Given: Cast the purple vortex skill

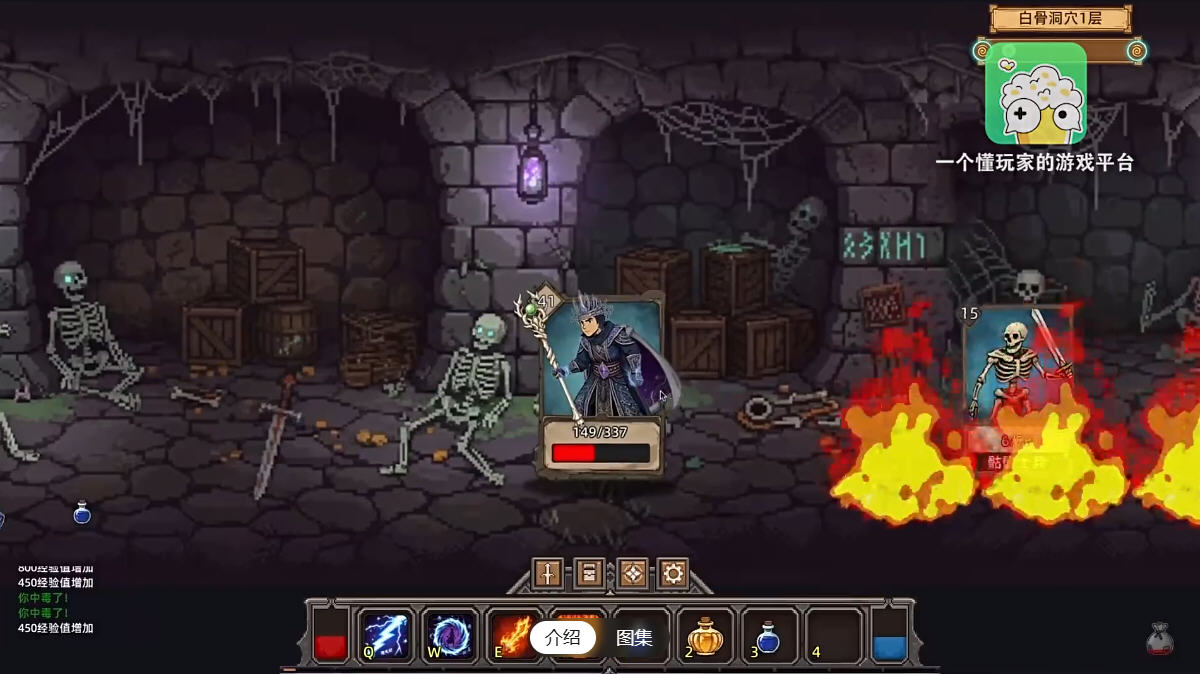Looking at the screenshot, I should (449, 635).
